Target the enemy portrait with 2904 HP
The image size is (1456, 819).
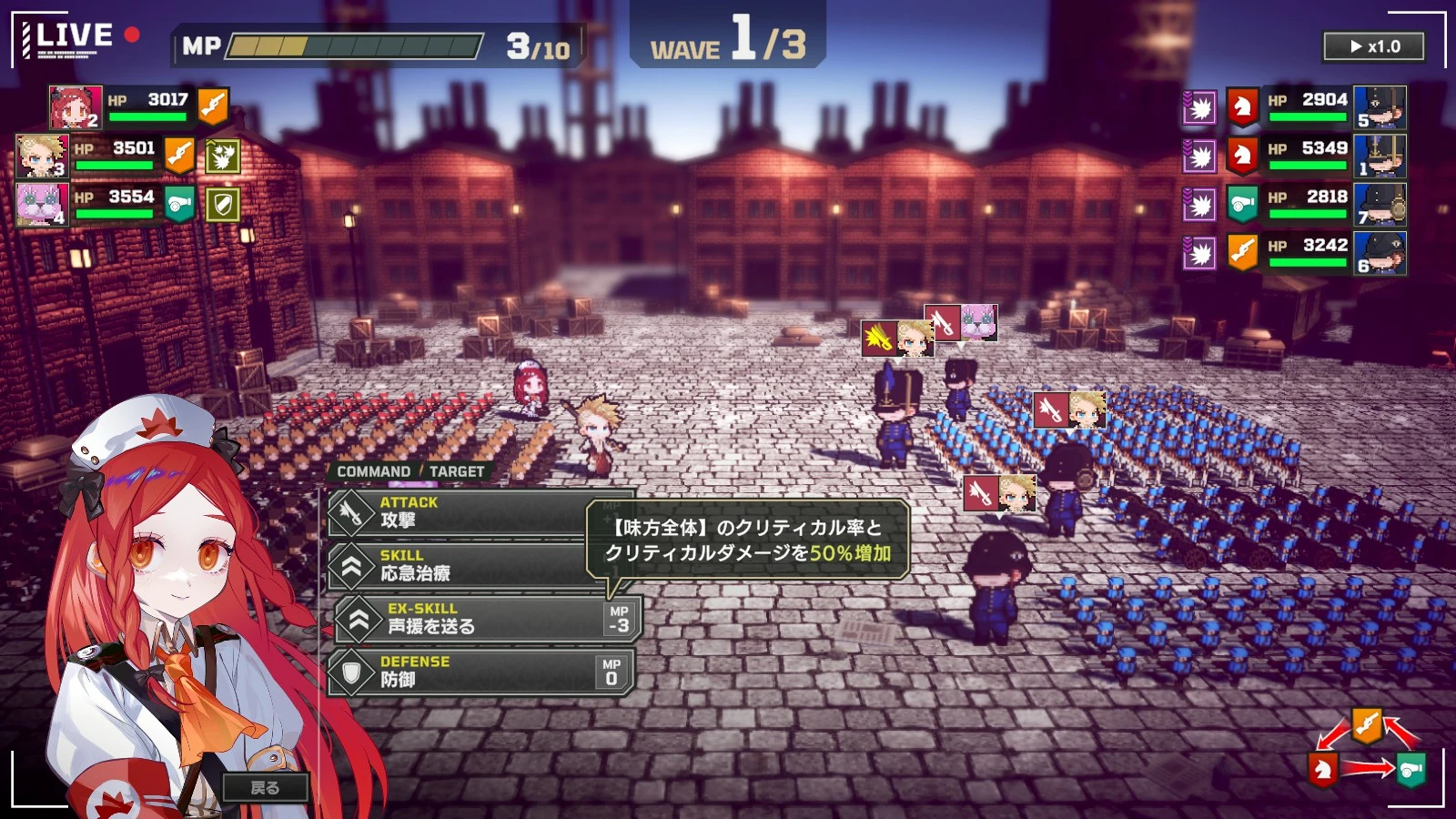click(1380, 107)
